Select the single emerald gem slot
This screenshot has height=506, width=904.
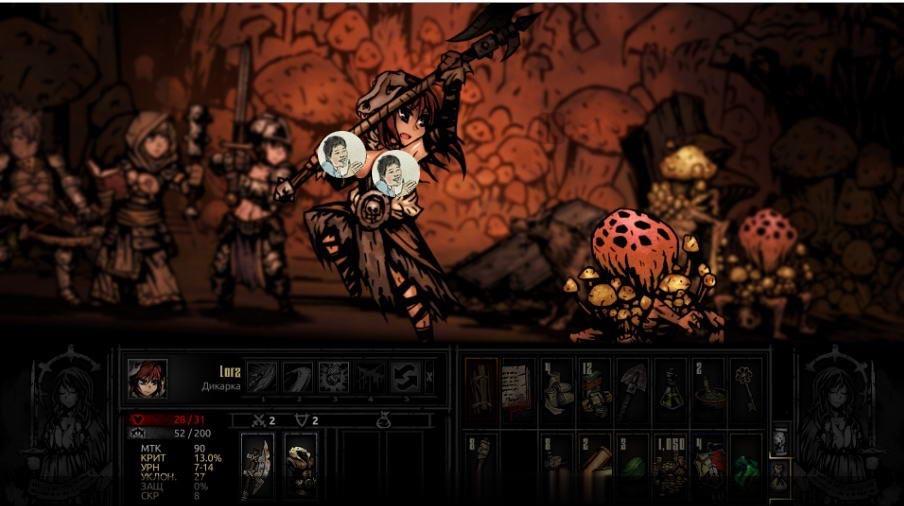pos(746,464)
